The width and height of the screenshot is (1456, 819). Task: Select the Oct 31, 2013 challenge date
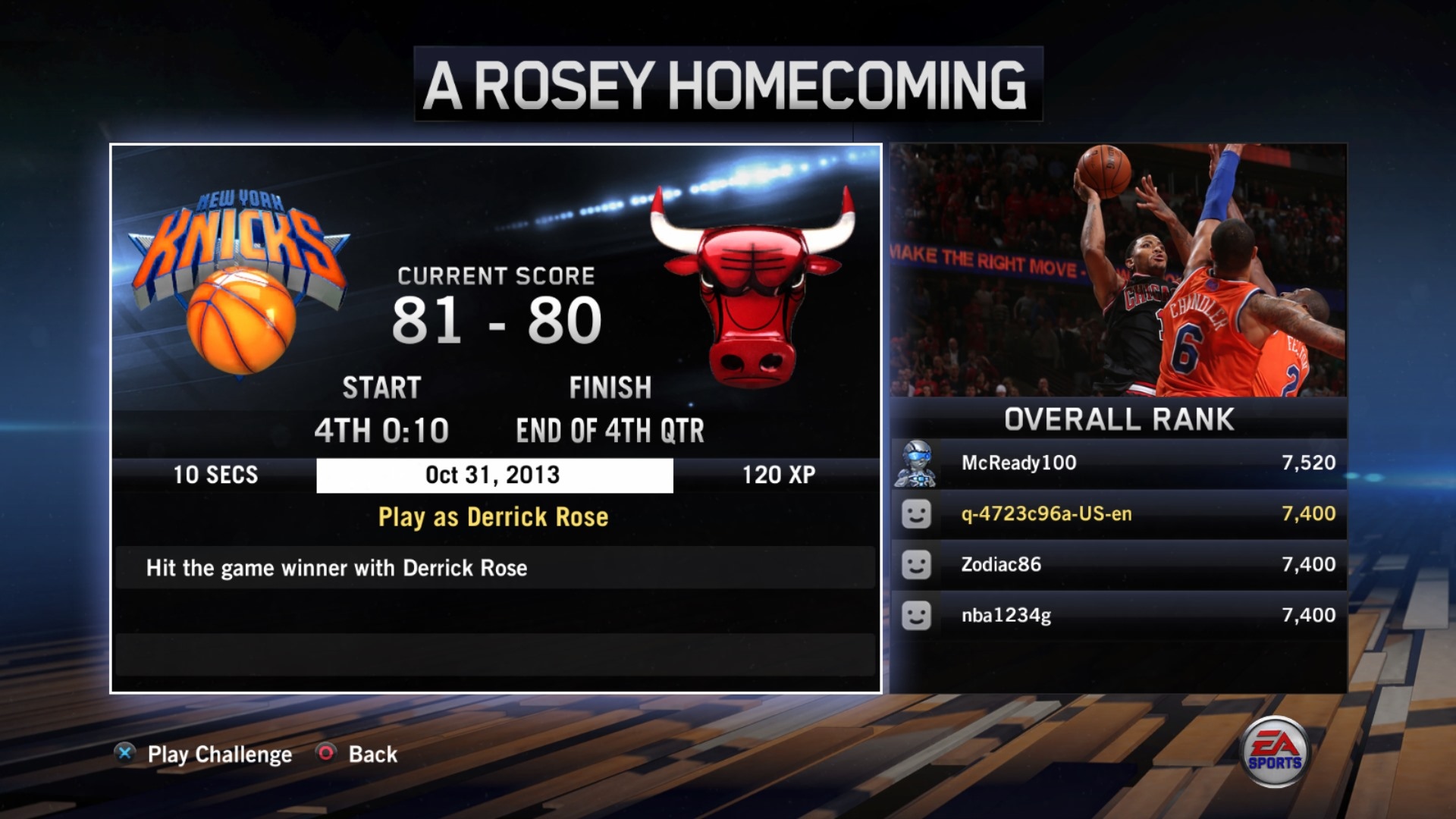point(494,475)
